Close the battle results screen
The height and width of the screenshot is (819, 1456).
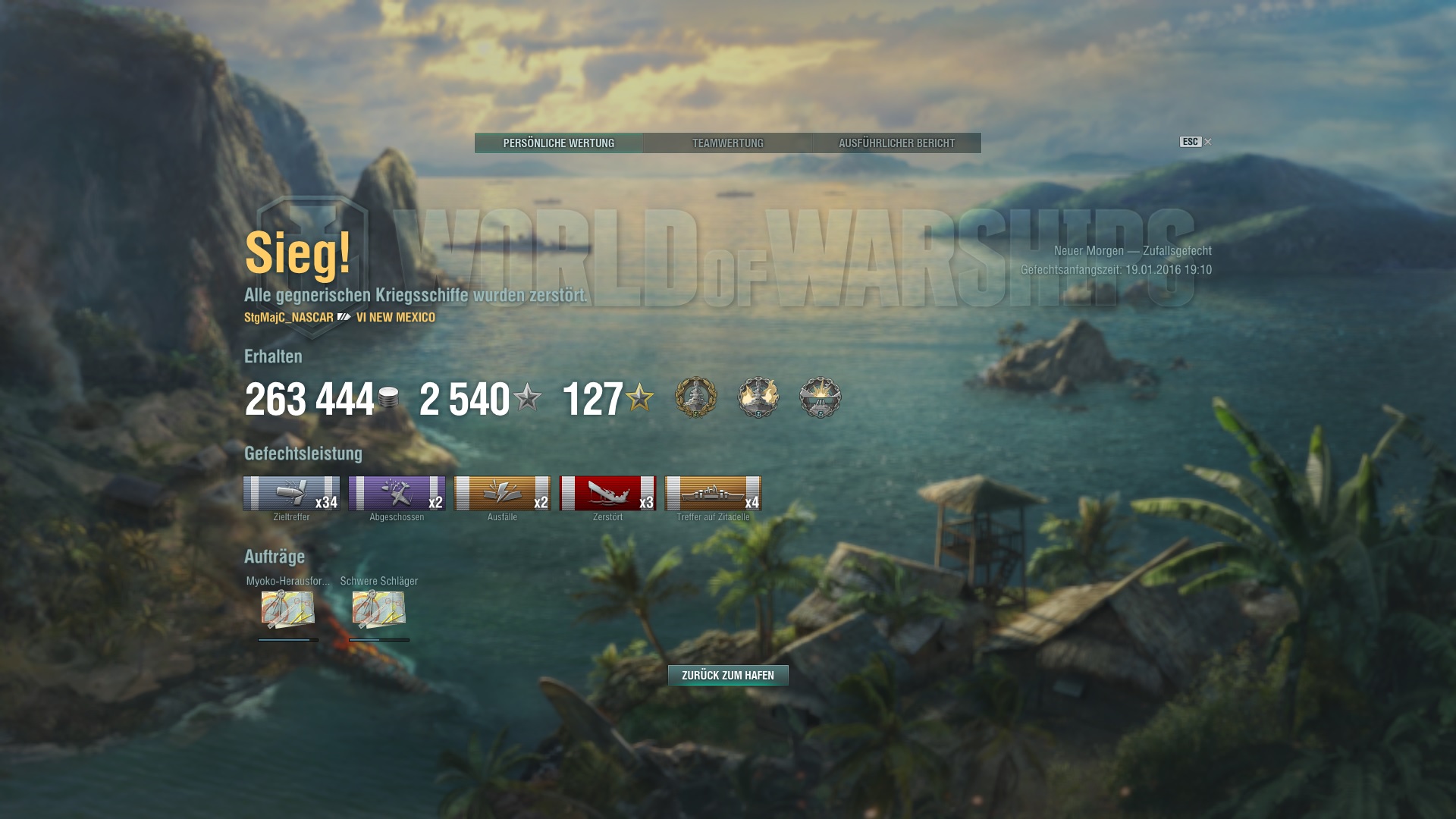click(x=1207, y=142)
